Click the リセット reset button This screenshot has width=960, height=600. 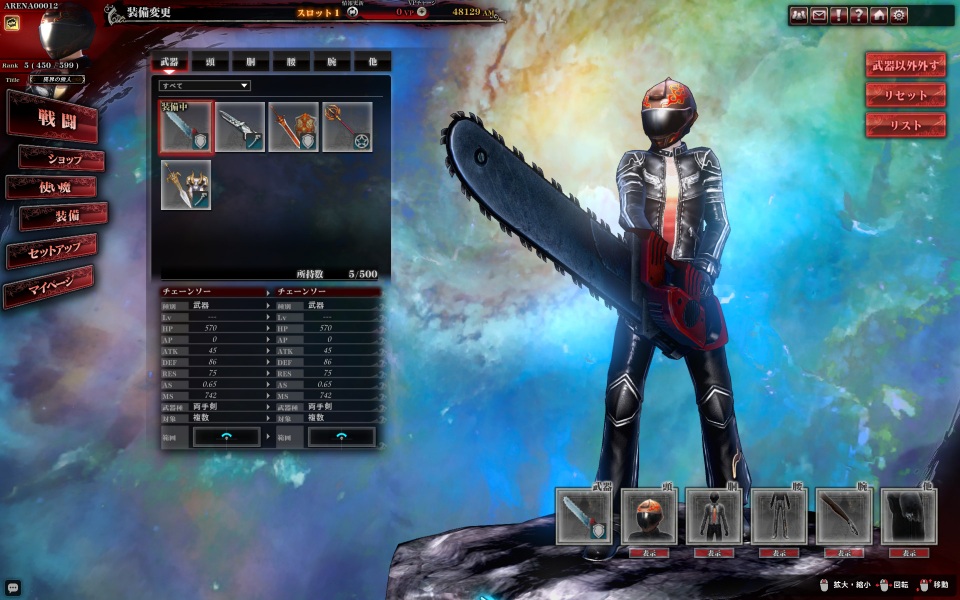click(905, 95)
